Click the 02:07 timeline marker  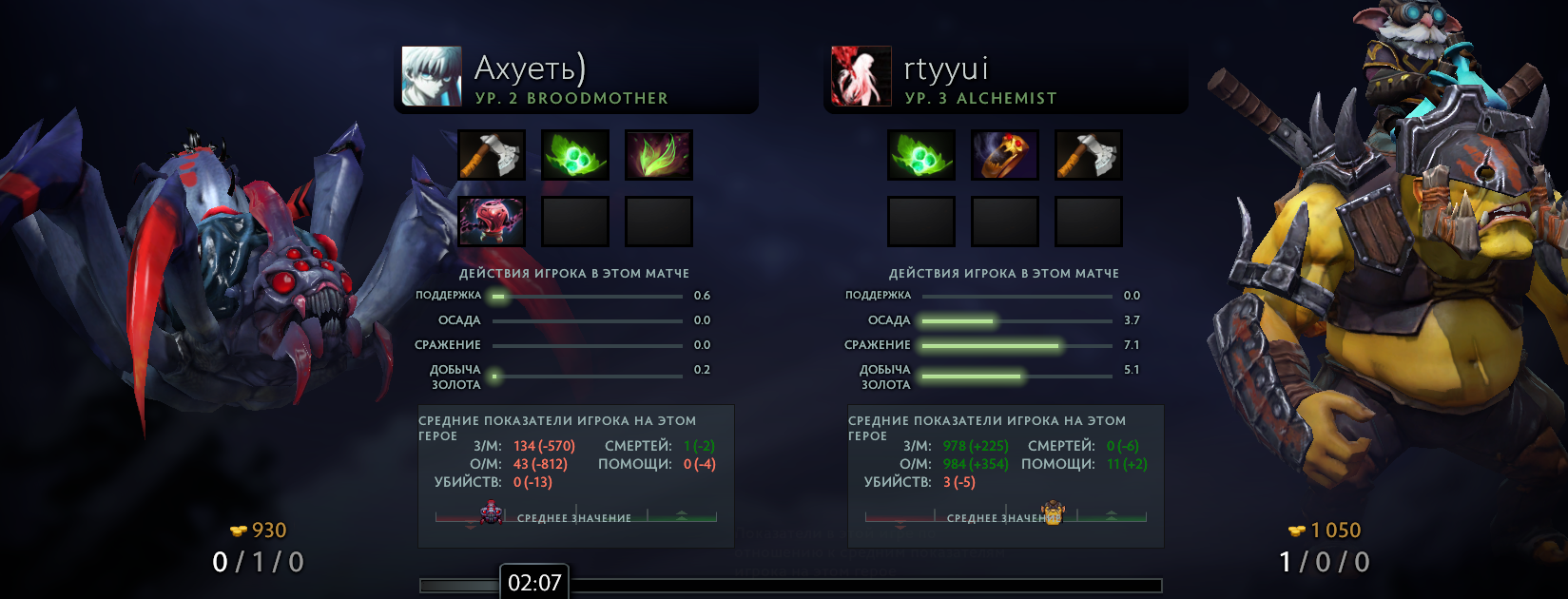tap(534, 582)
